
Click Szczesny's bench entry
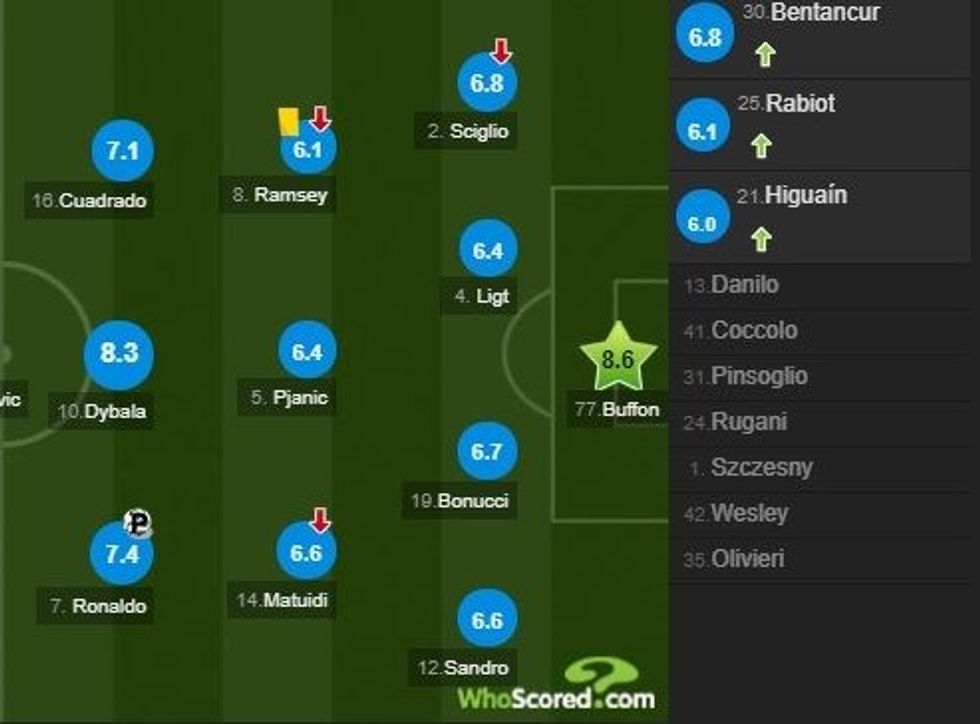[x=761, y=468]
